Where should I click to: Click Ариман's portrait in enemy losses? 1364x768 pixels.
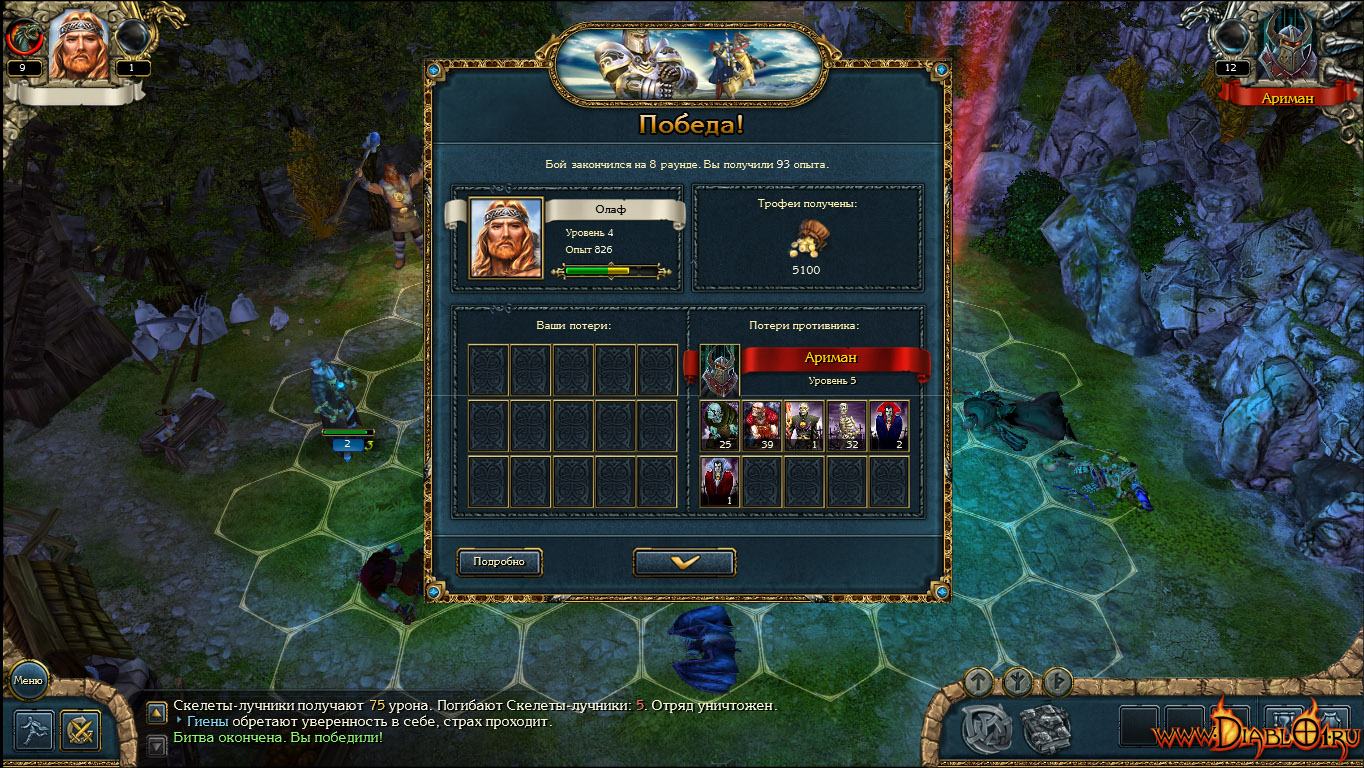(x=719, y=368)
